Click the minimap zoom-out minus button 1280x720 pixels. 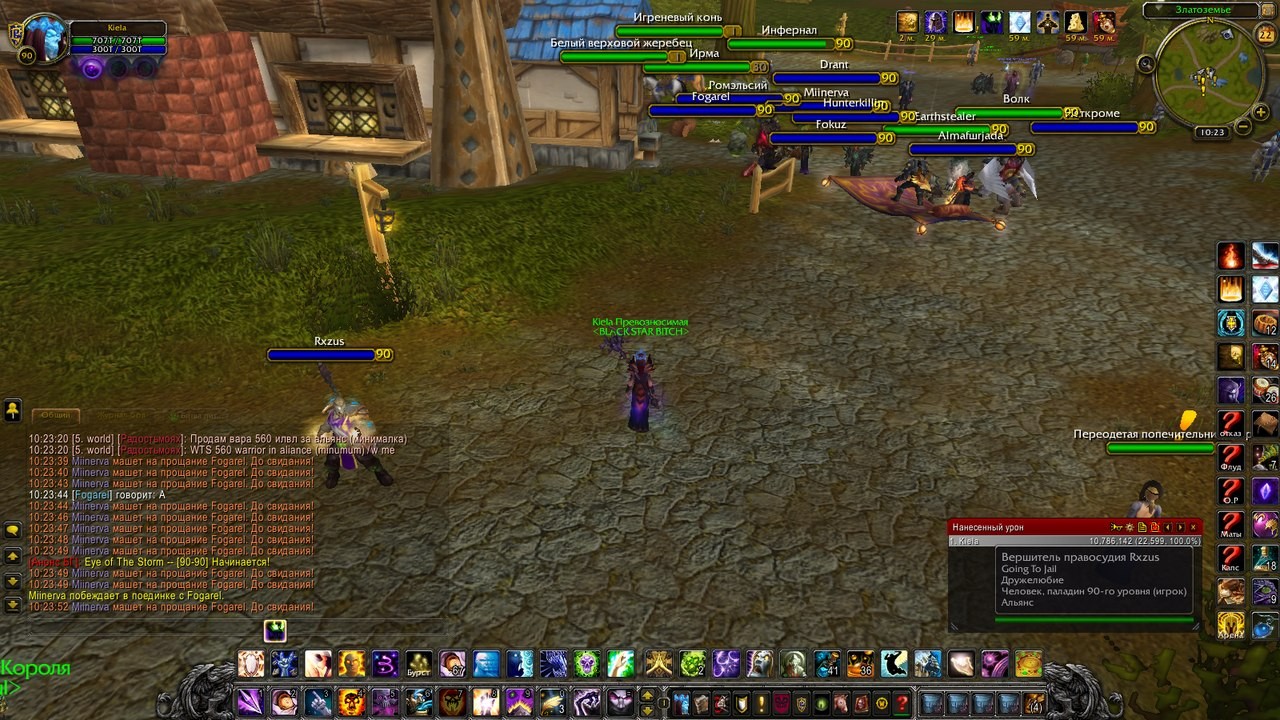[x=1243, y=126]
